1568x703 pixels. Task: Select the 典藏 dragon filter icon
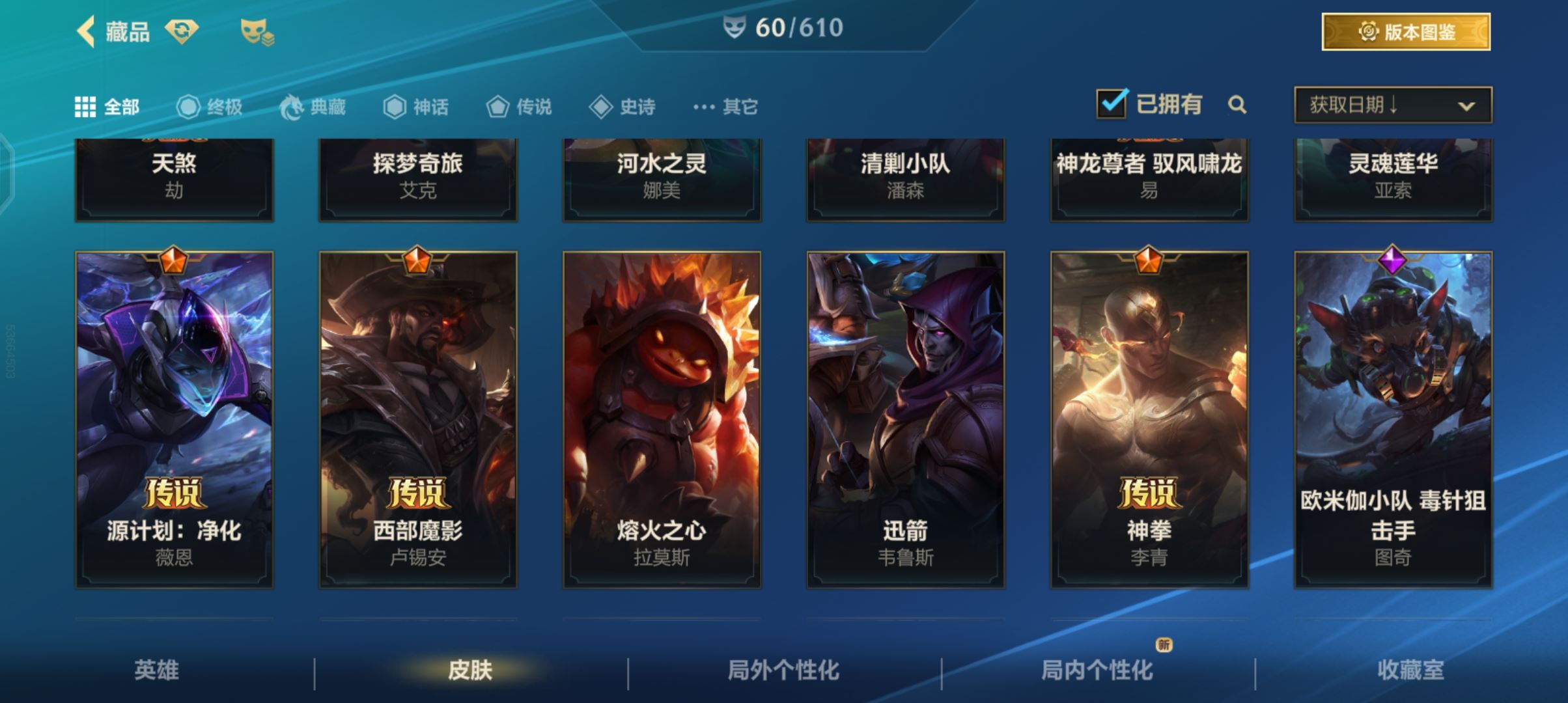294,107
